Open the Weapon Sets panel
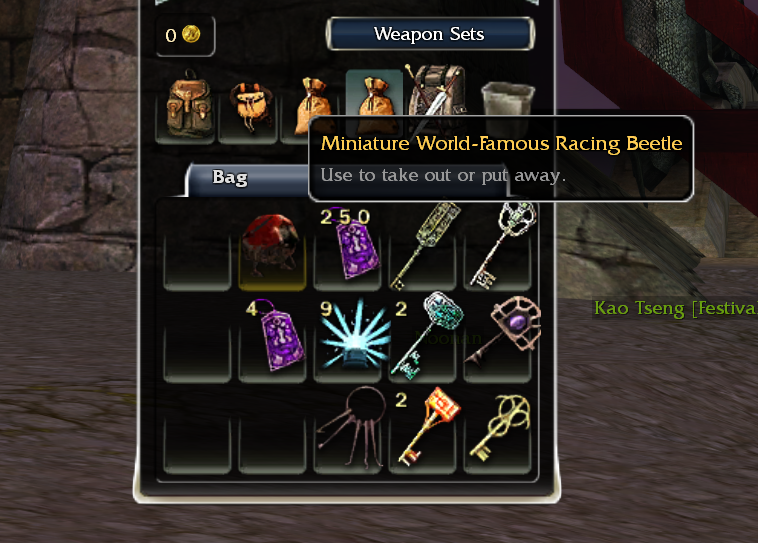 tap(429, 34)
